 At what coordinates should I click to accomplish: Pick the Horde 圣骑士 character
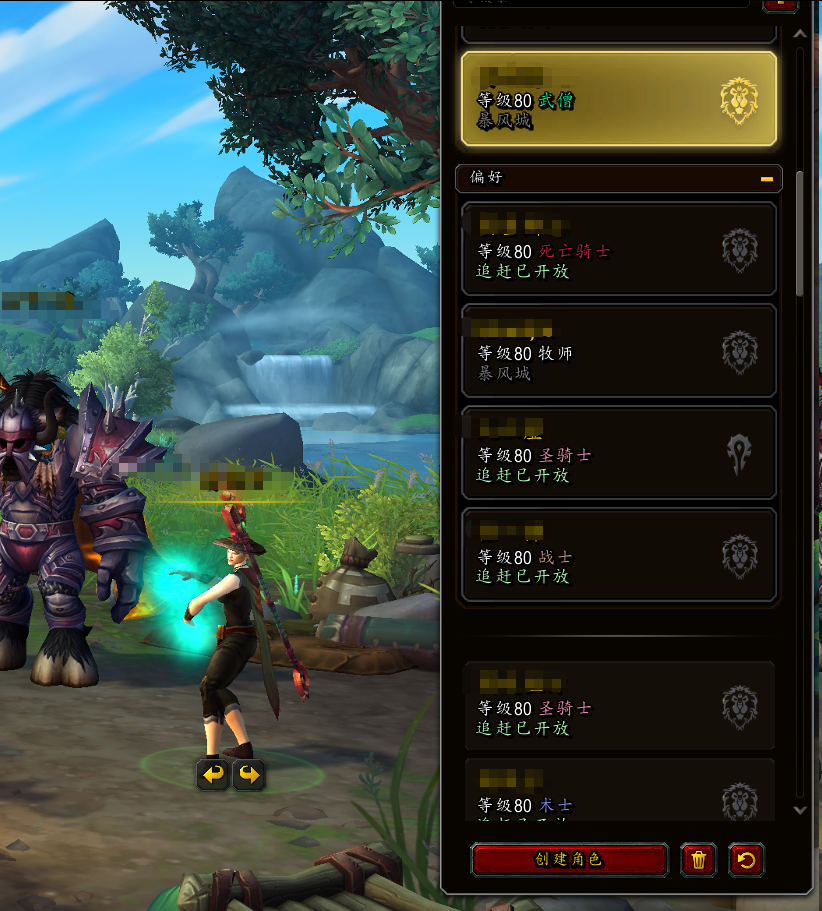[x=618, y=454]
